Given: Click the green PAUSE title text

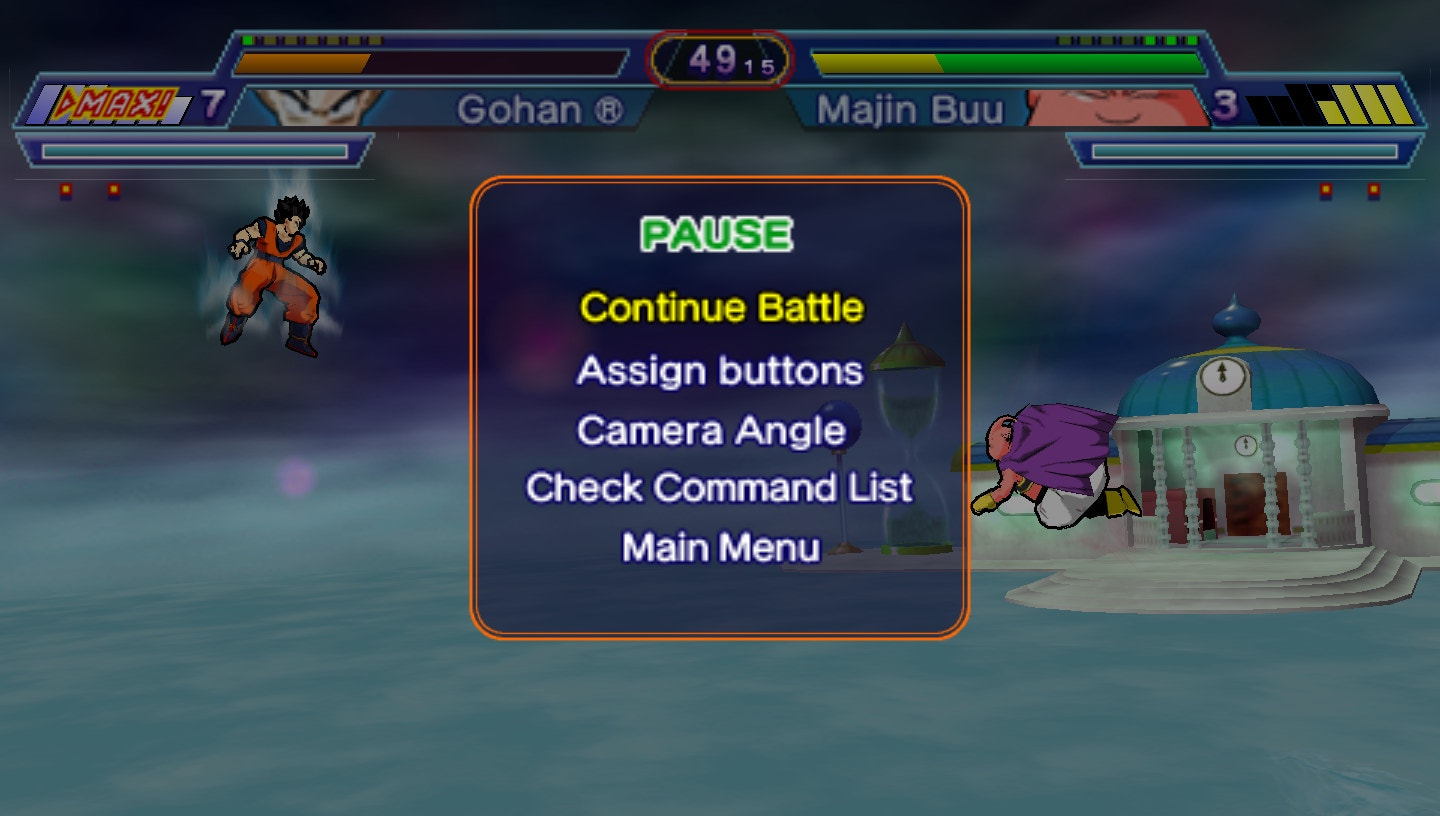Looking at the screenshot, I should coord(715,233).
